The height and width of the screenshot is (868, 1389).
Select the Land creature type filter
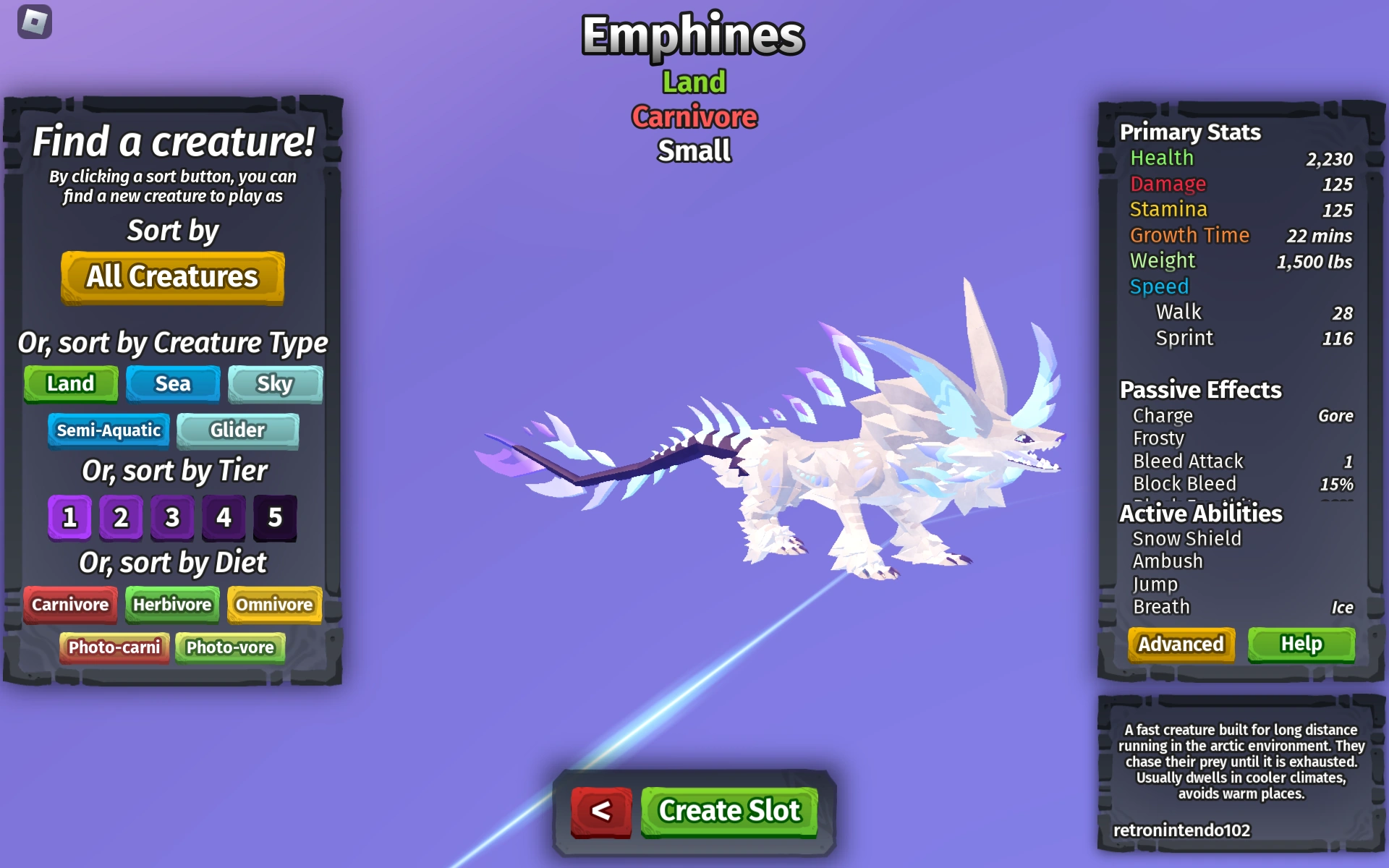70,383
